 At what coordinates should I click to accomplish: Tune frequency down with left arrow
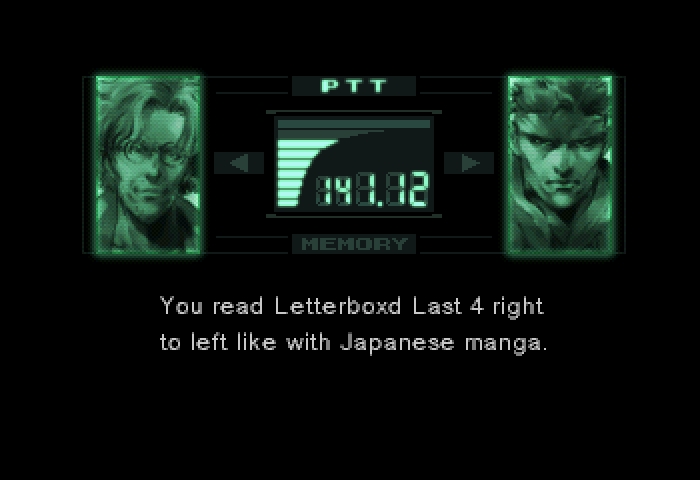tap(239, 163)
